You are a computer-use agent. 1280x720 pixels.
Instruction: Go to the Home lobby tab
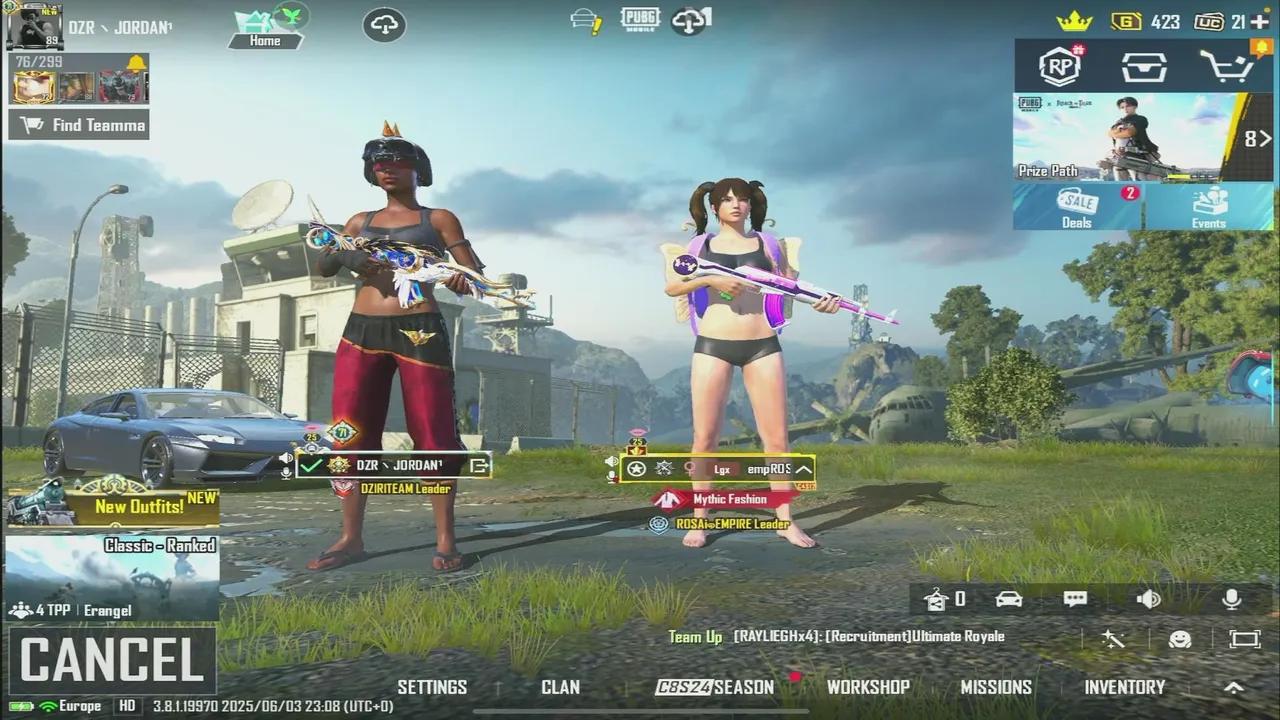point(264,30)
